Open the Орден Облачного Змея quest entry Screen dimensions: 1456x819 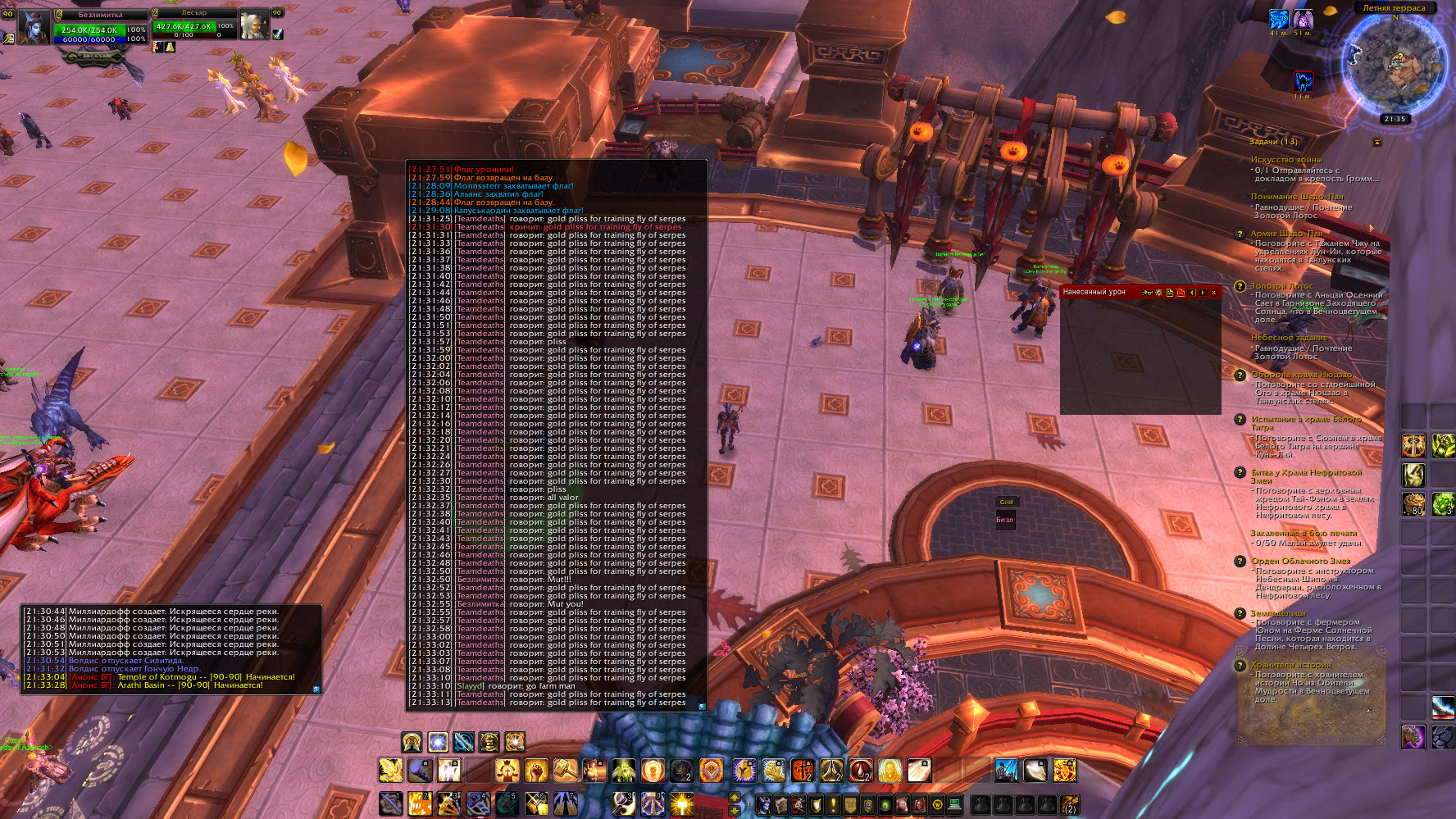coord(1300,562)
